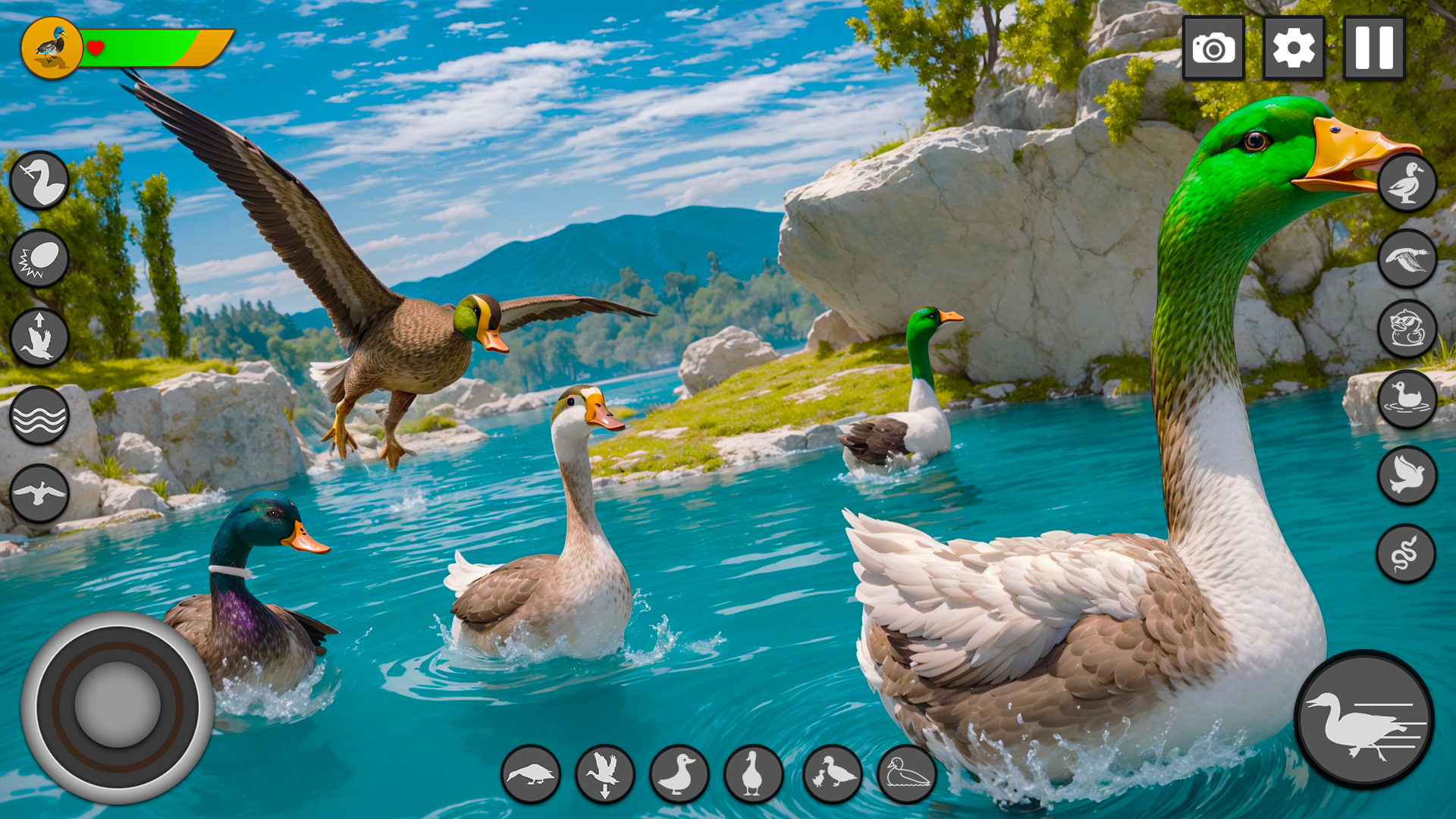Screen dimensions: 1456x819
Task: Pause the game
Action: tap(1373, 48)
